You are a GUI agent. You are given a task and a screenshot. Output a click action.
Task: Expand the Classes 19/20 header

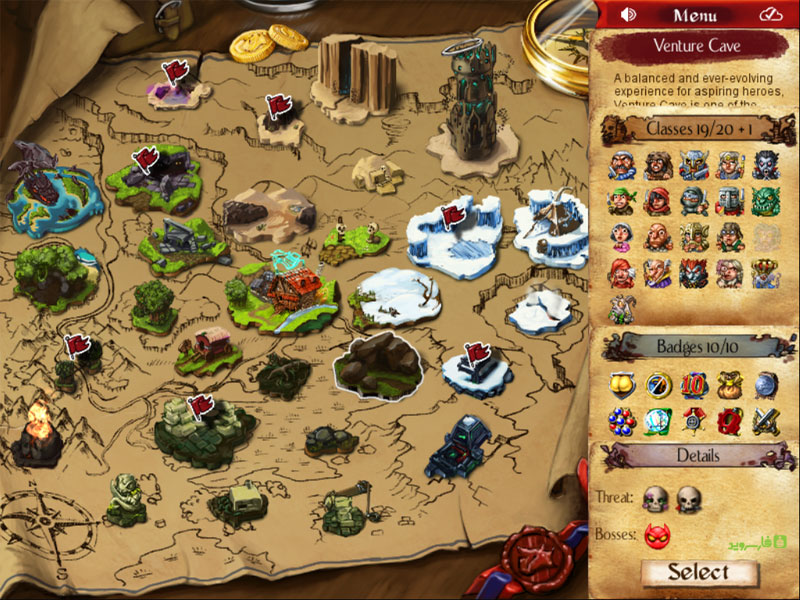(x=692, y=129)
